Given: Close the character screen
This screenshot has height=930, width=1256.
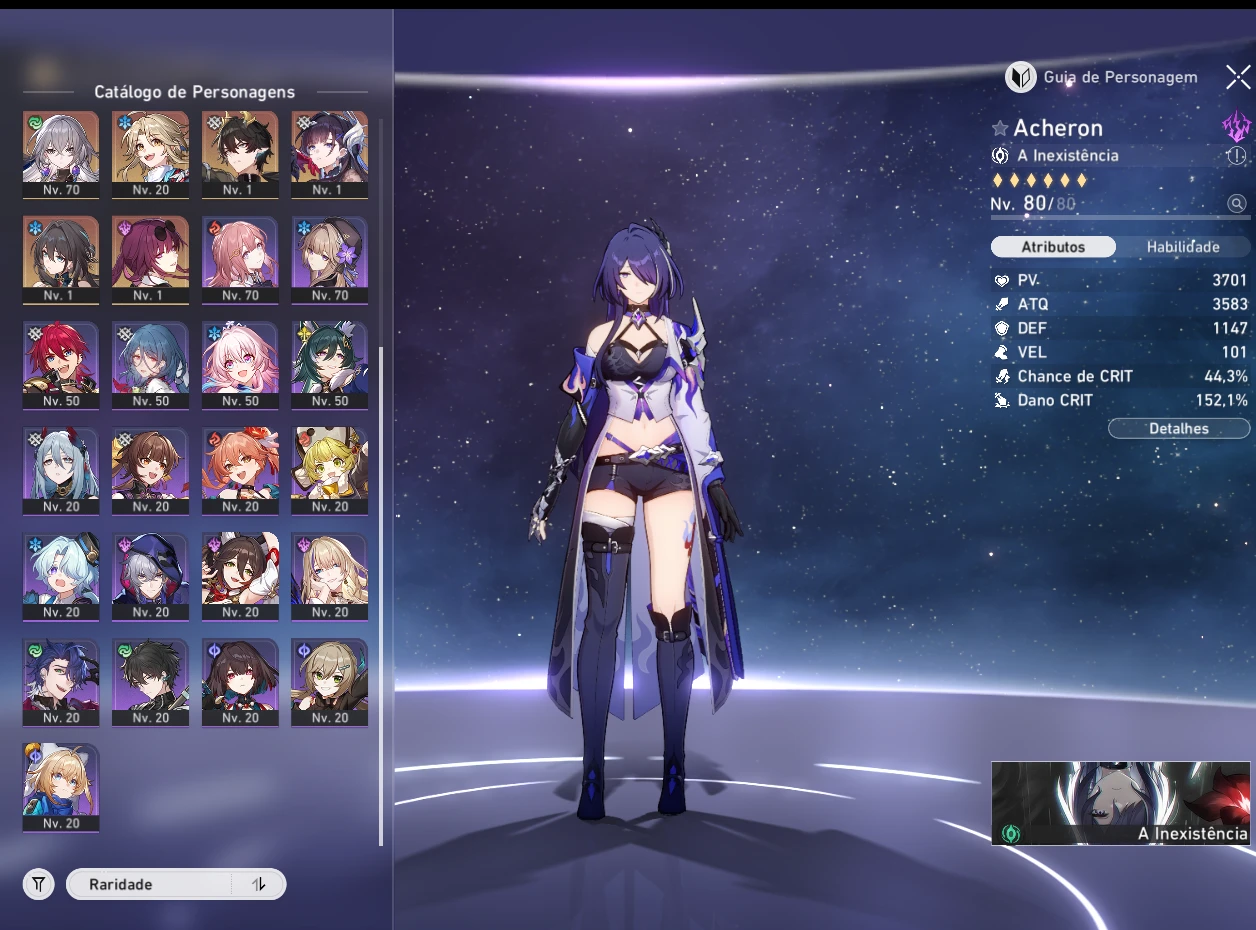Looking at the screenshot, I should click(1238, 77).
